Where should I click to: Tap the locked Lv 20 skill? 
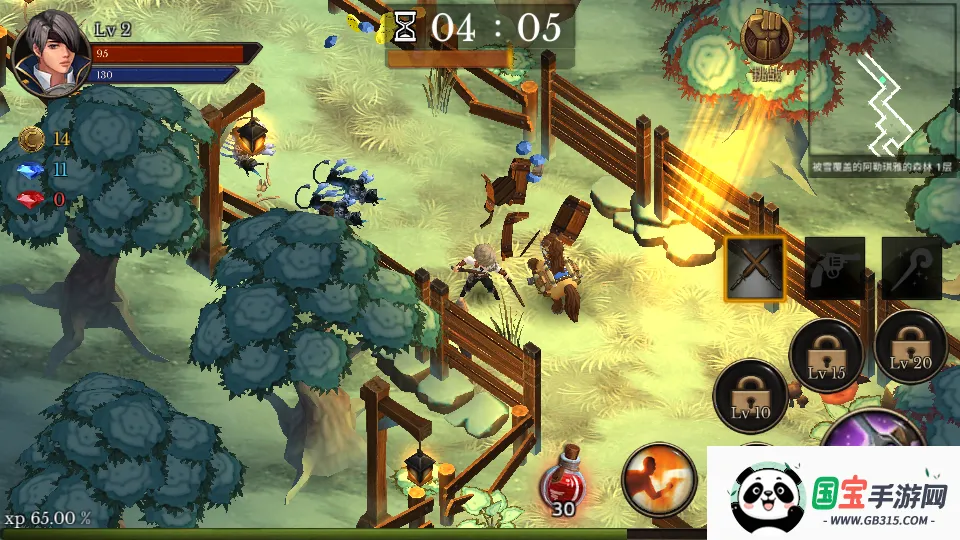[x=909, y=347]
